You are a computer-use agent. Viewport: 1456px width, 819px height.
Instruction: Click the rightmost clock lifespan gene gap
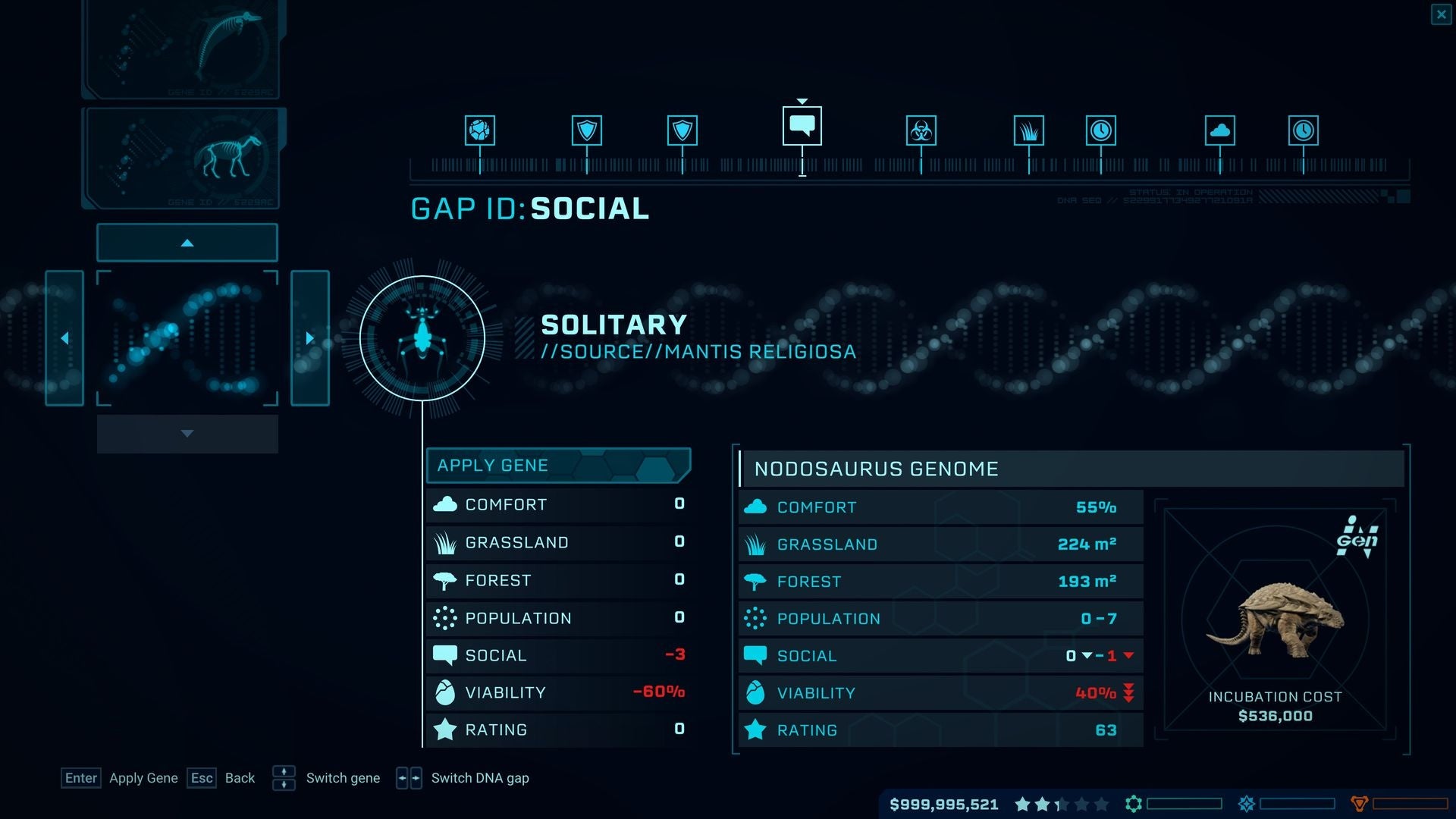point(1304,130)
